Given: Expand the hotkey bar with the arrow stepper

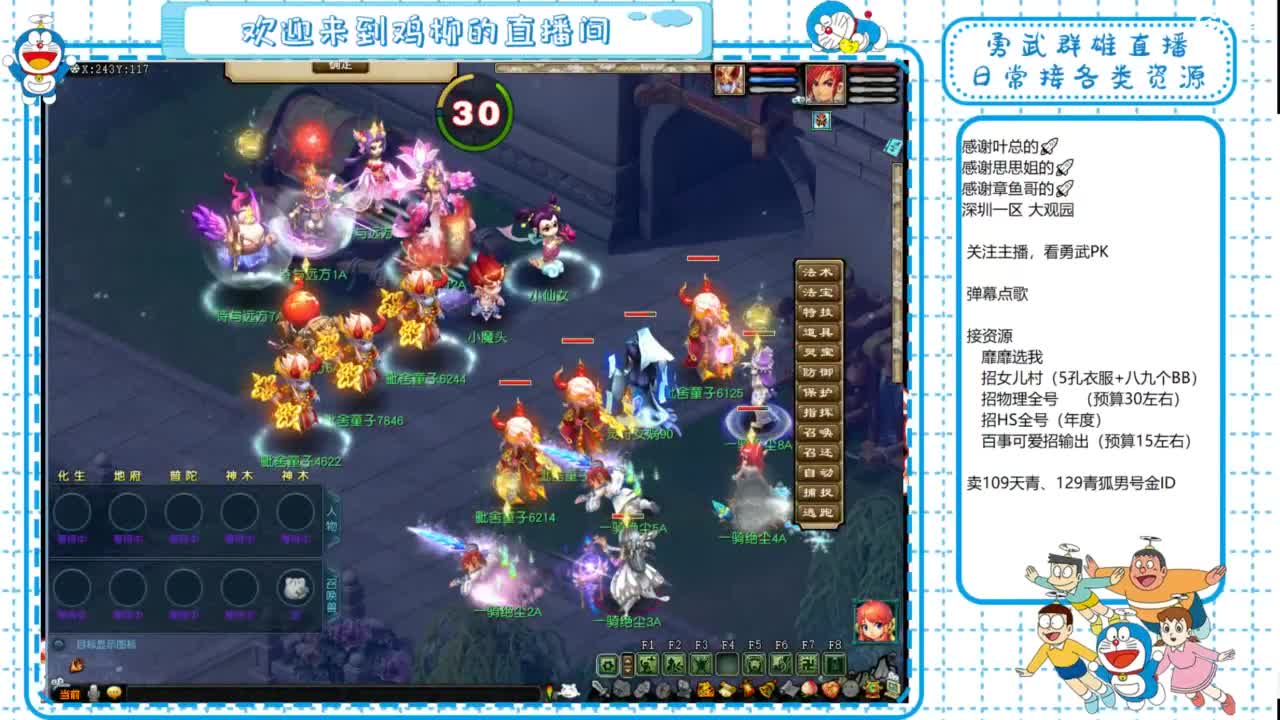Looking at the screenshot, I should click(628, 663).
